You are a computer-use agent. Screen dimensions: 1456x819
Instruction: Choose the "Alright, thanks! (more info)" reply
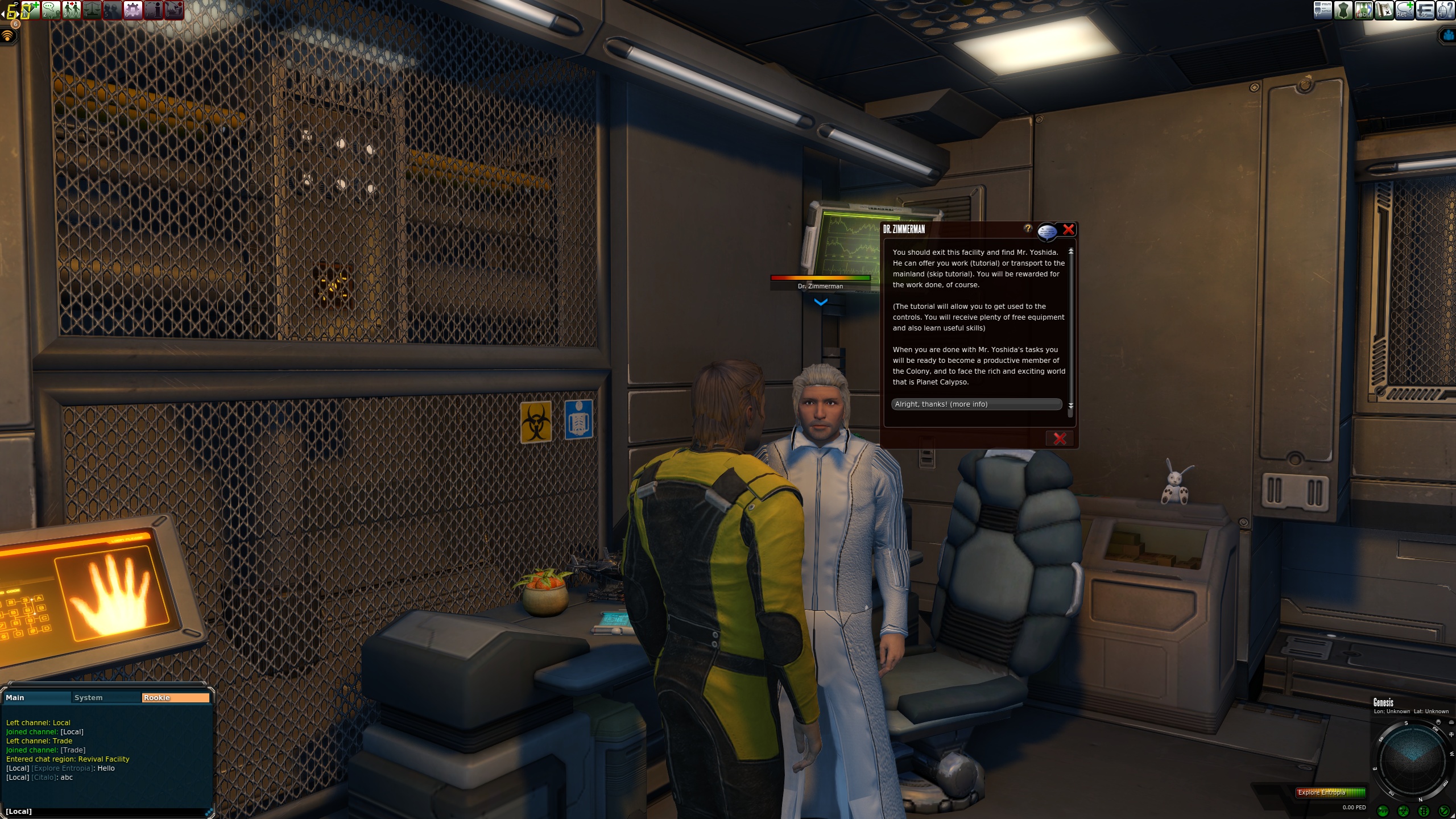point(976,404)
